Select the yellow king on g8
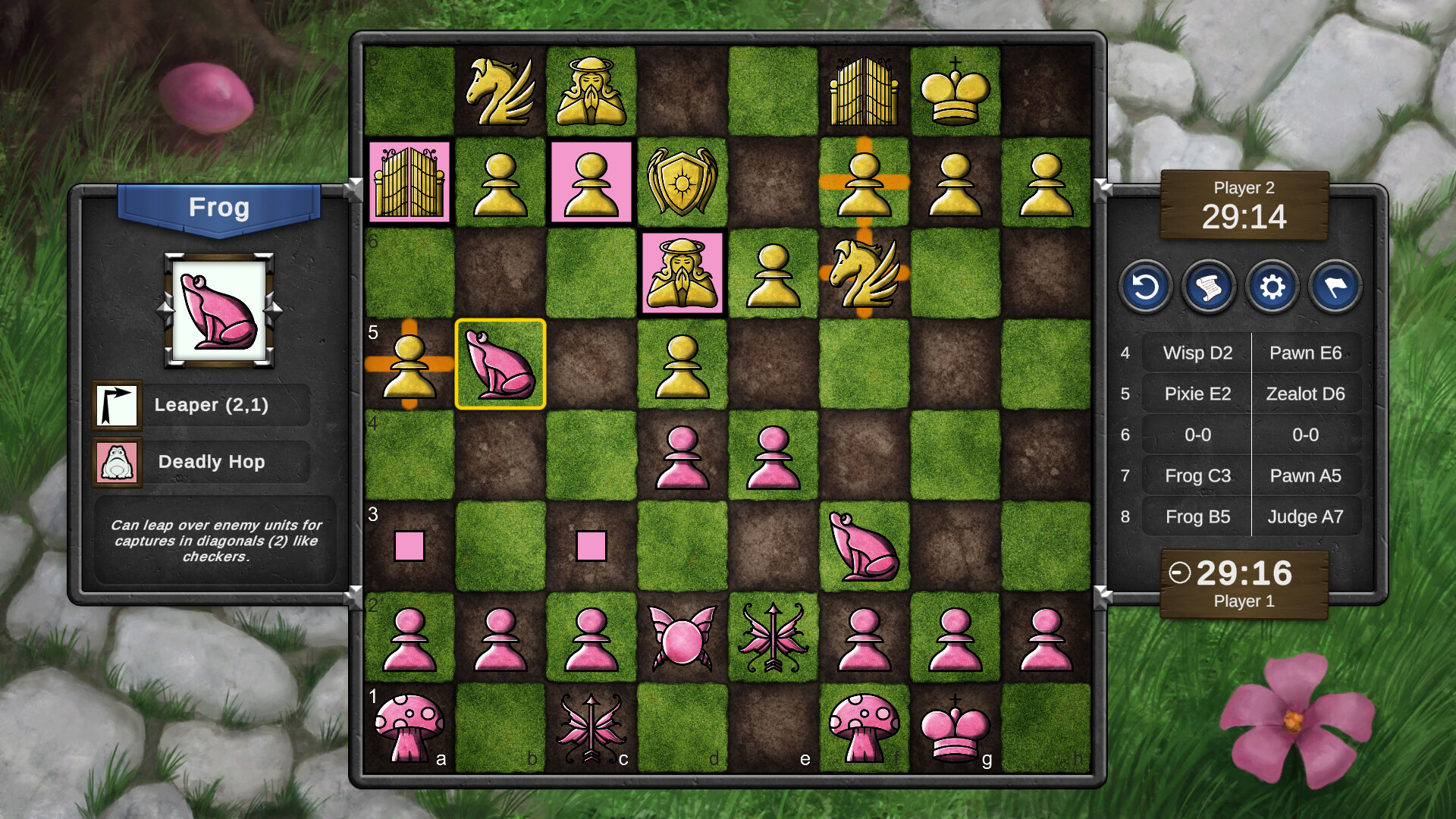1456x819 pixels. point(955,91)
